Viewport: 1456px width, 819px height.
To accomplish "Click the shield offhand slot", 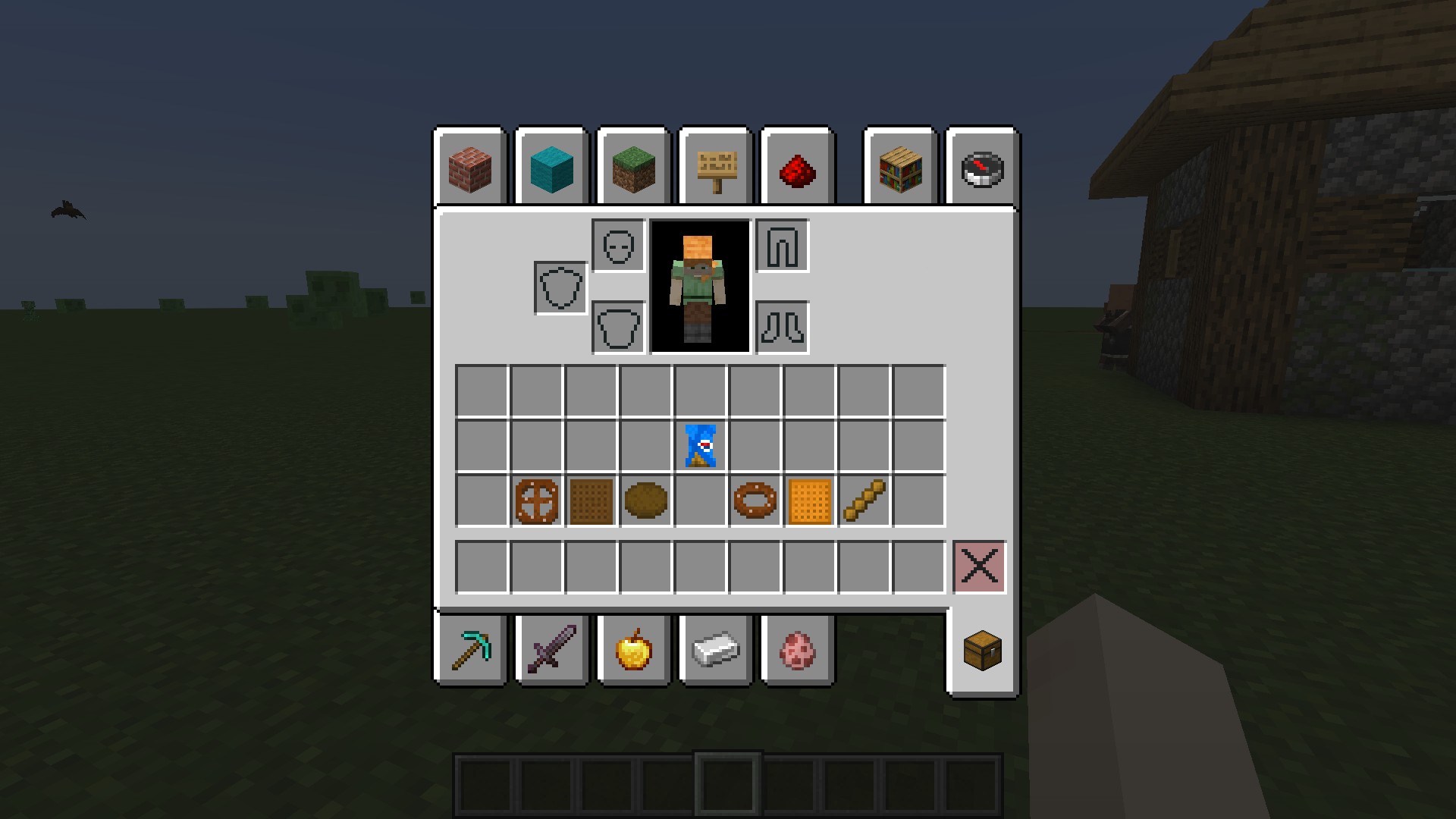I will 560,287.
